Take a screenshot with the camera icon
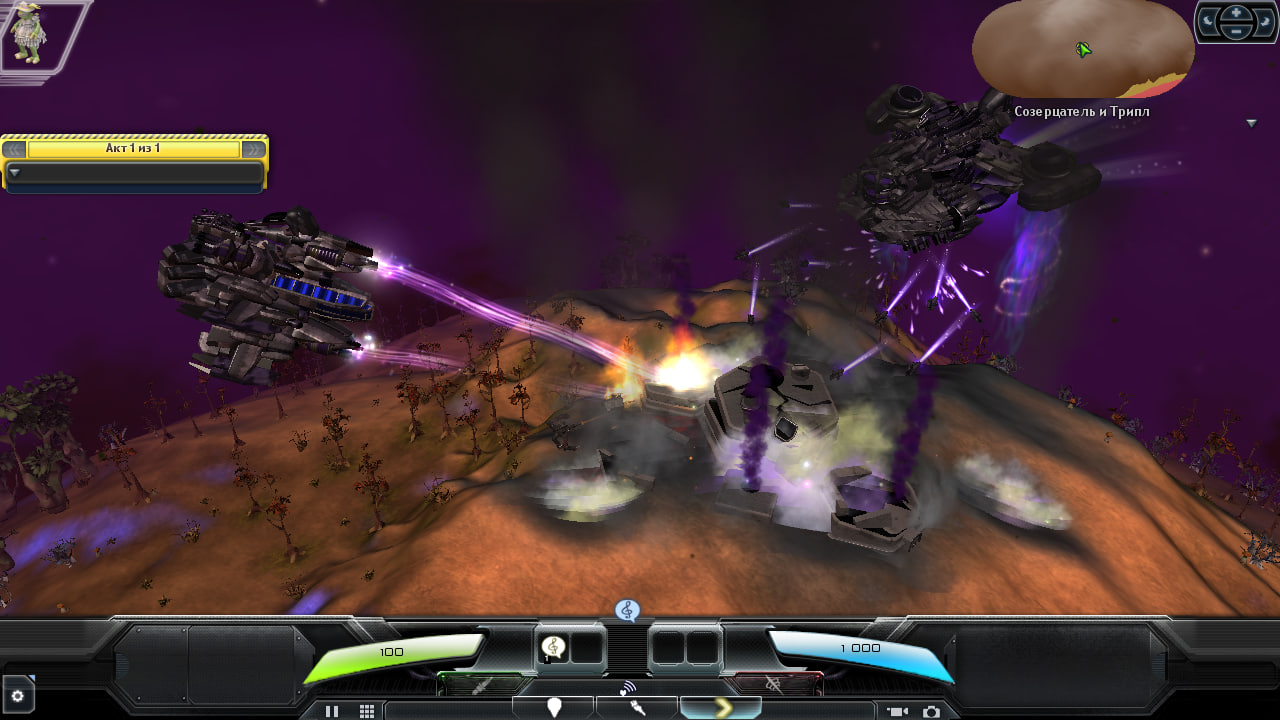Screen dimensions: 1280x720 931,711
